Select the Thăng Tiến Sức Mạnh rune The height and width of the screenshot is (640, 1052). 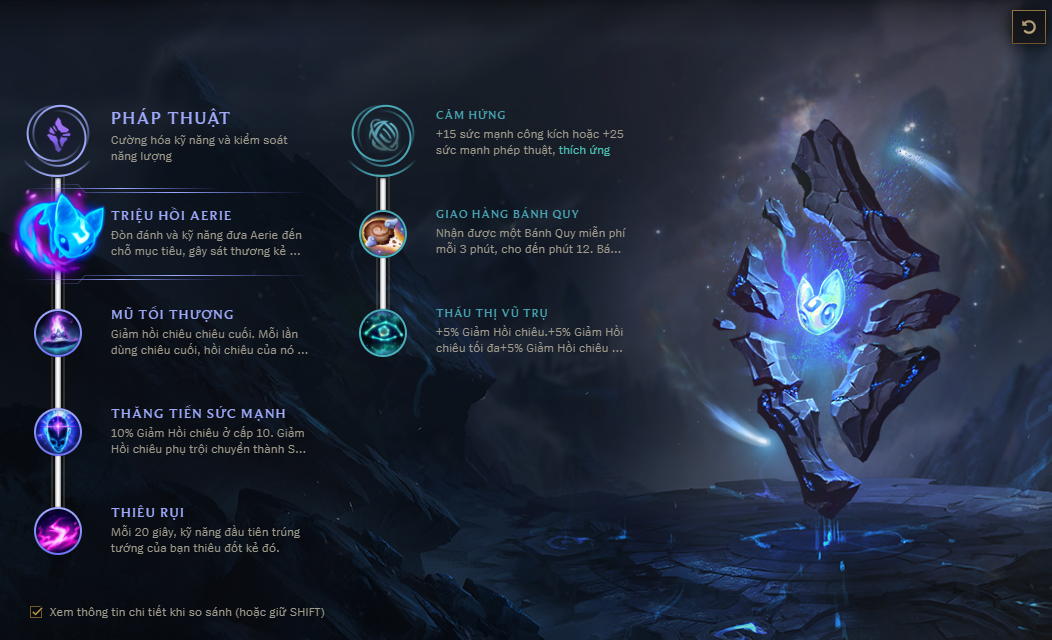(58, 432)
